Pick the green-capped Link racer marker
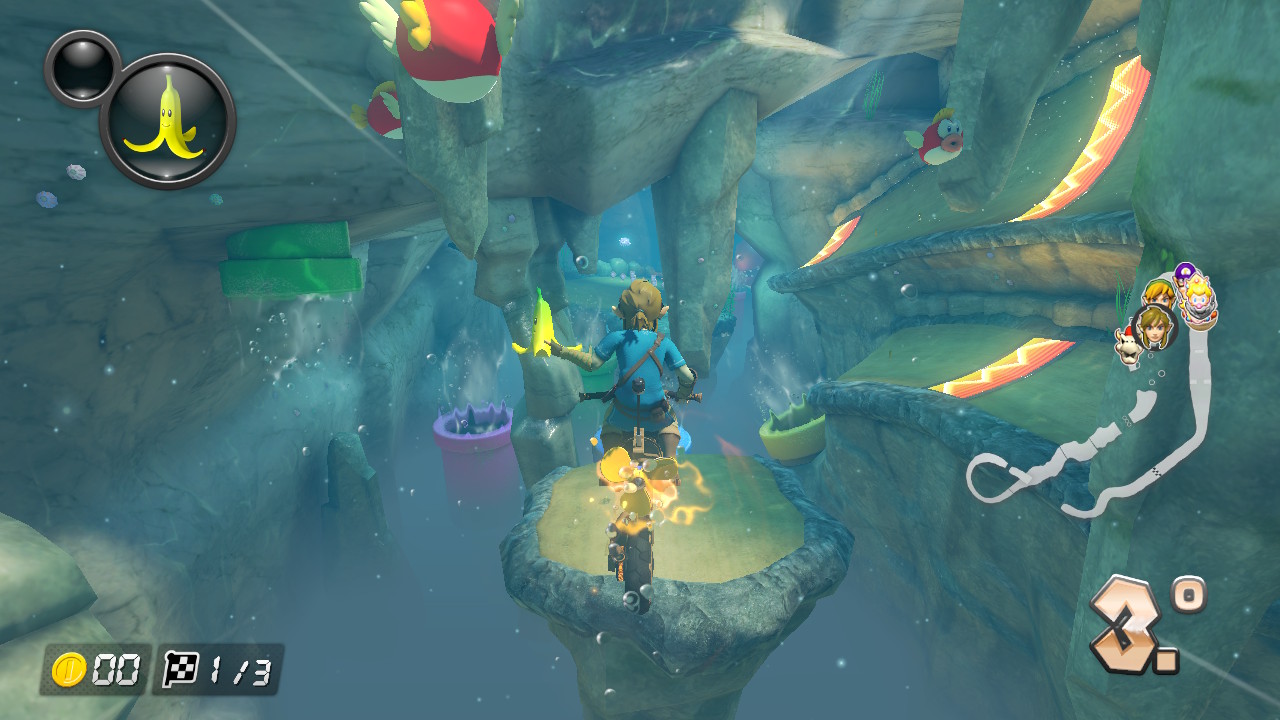 1158,293
